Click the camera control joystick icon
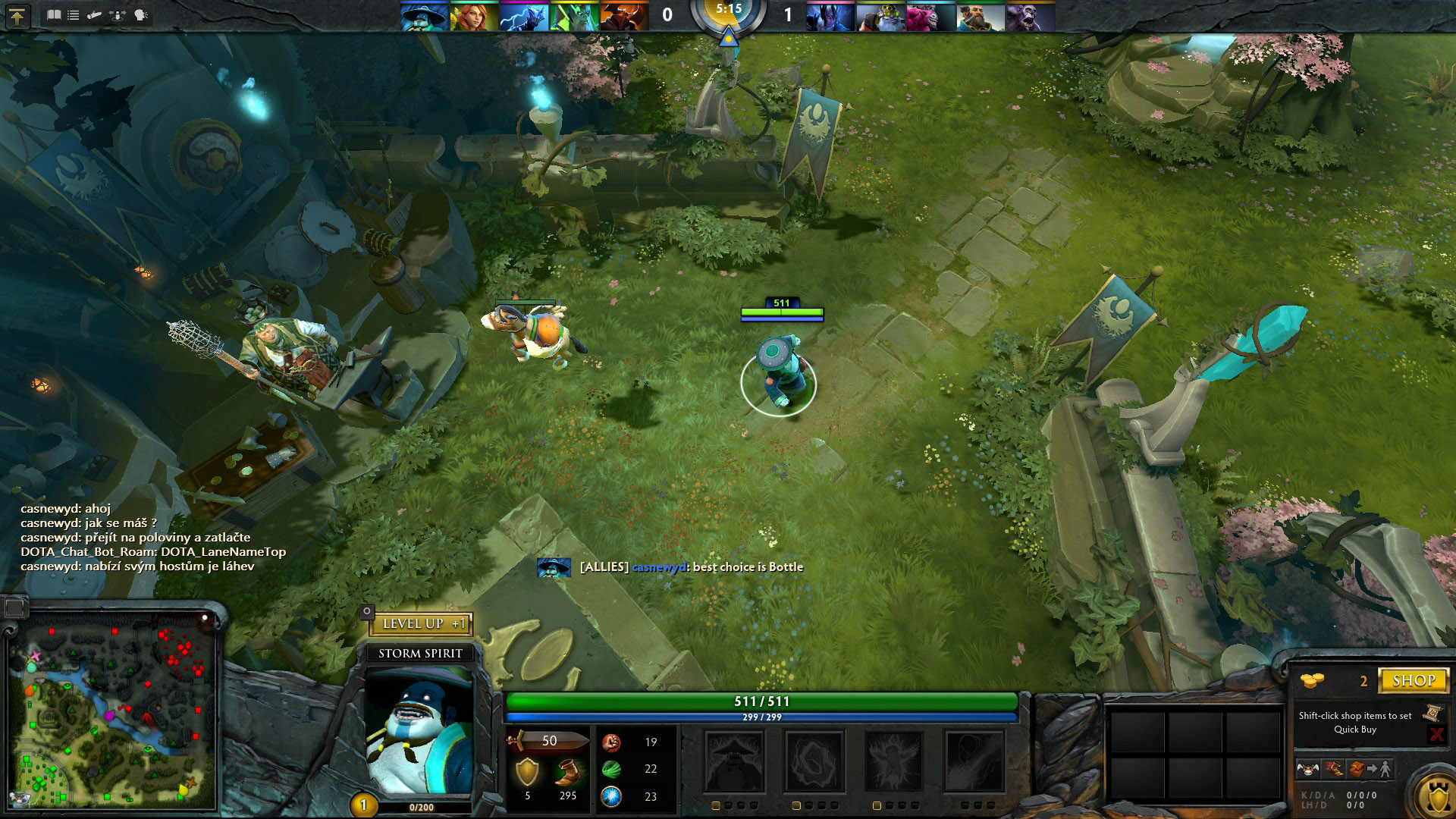Image resolution: width=1456 pixels, height=819 pixels. pyautogui.click(x=115, y=14)
